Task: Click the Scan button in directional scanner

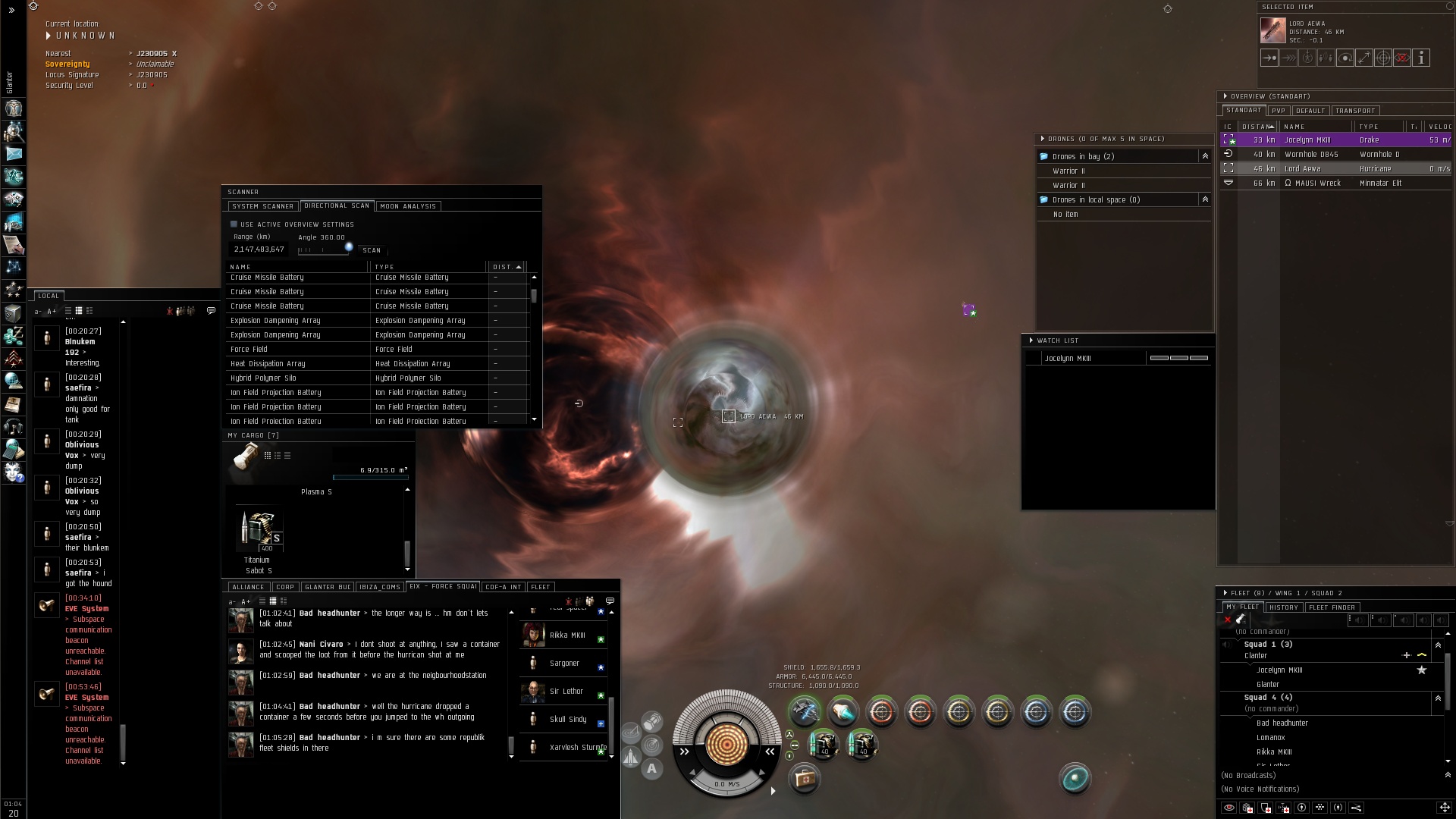Action: (x=372, y=250)
